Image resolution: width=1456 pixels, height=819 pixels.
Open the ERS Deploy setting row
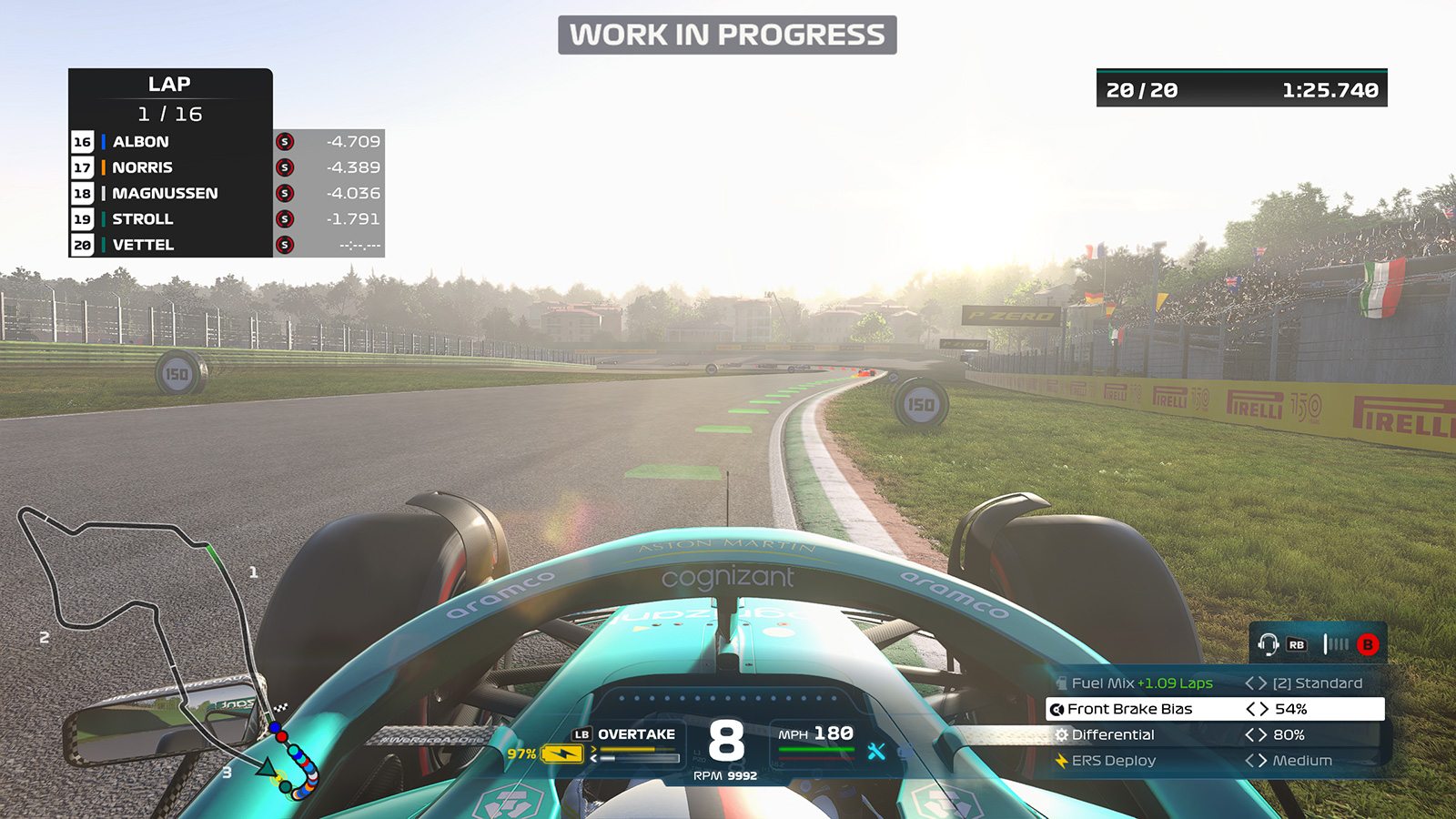coord(1215,761)
